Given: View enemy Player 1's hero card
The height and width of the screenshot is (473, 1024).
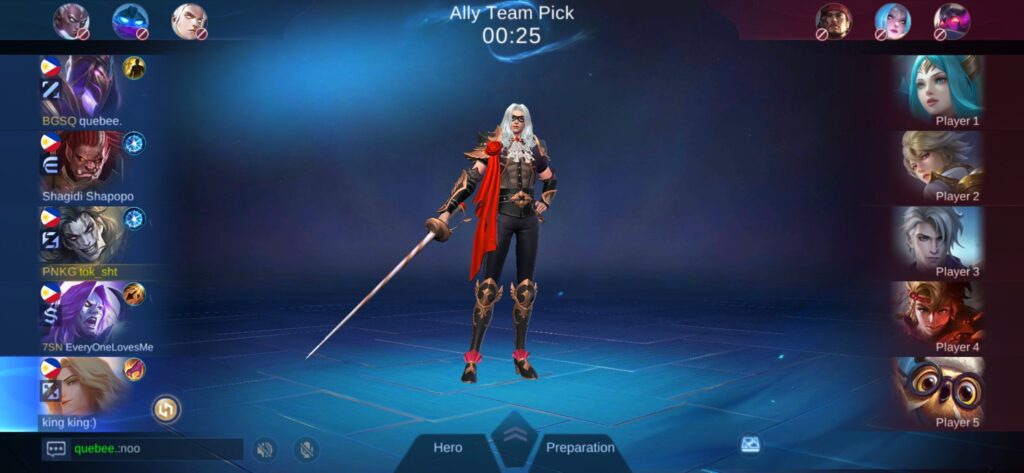Looking at the screenshot, I should click(940, 88).
